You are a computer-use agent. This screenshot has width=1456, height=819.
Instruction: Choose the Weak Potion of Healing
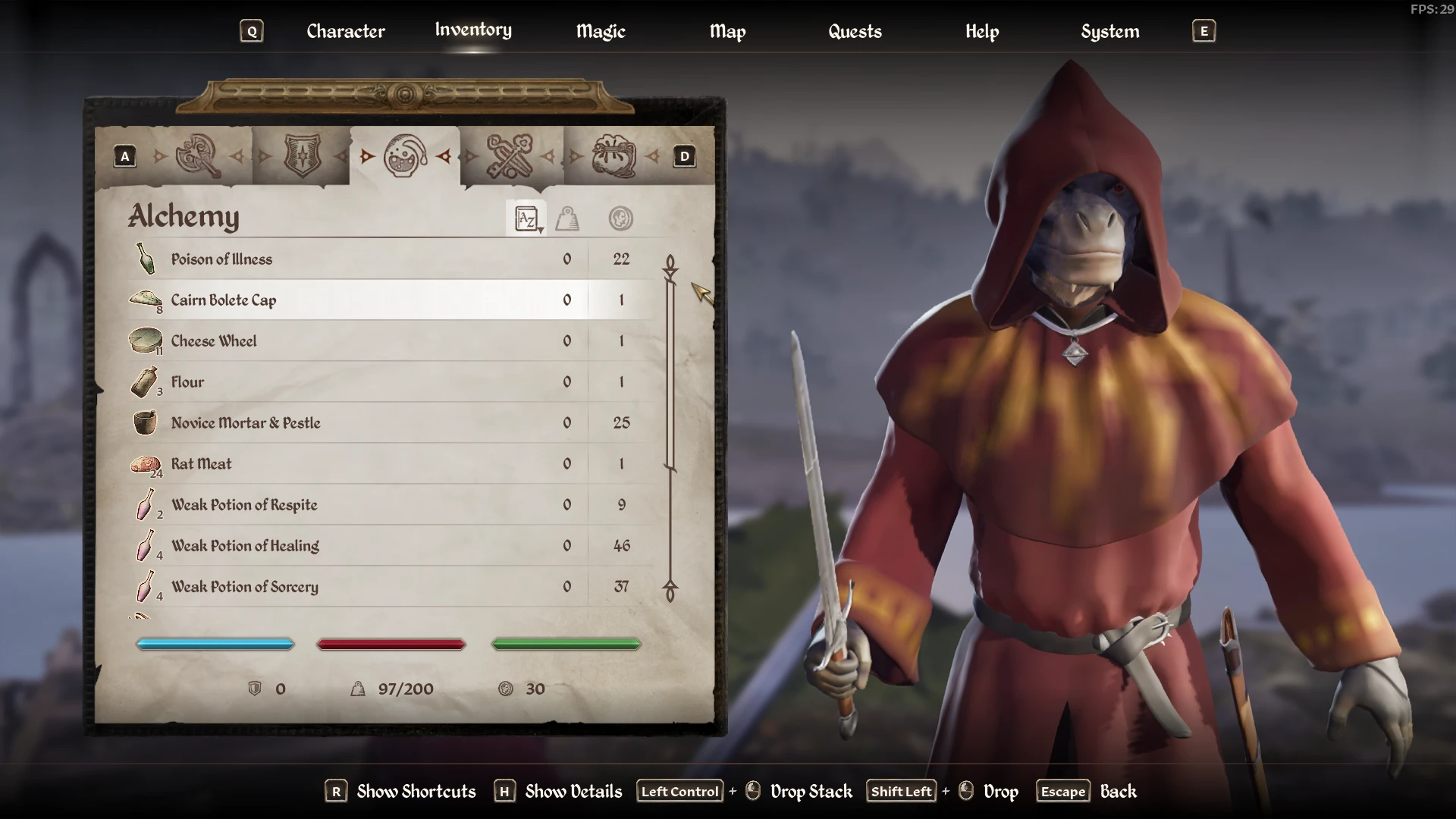point(245,546)
